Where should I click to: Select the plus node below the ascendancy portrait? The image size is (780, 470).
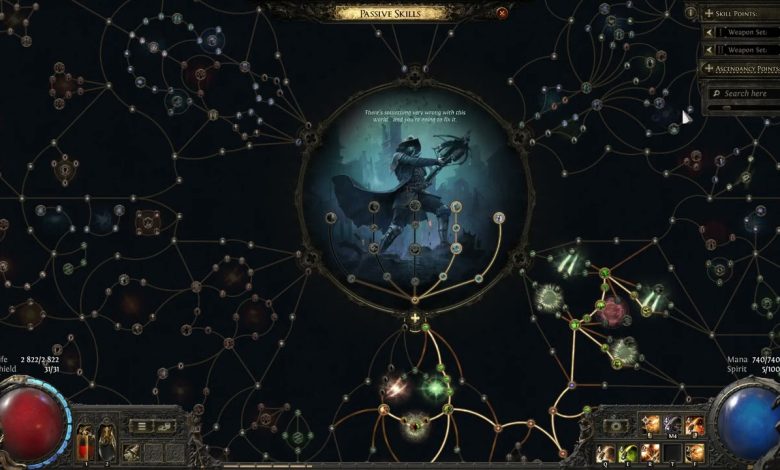[415, 319]
